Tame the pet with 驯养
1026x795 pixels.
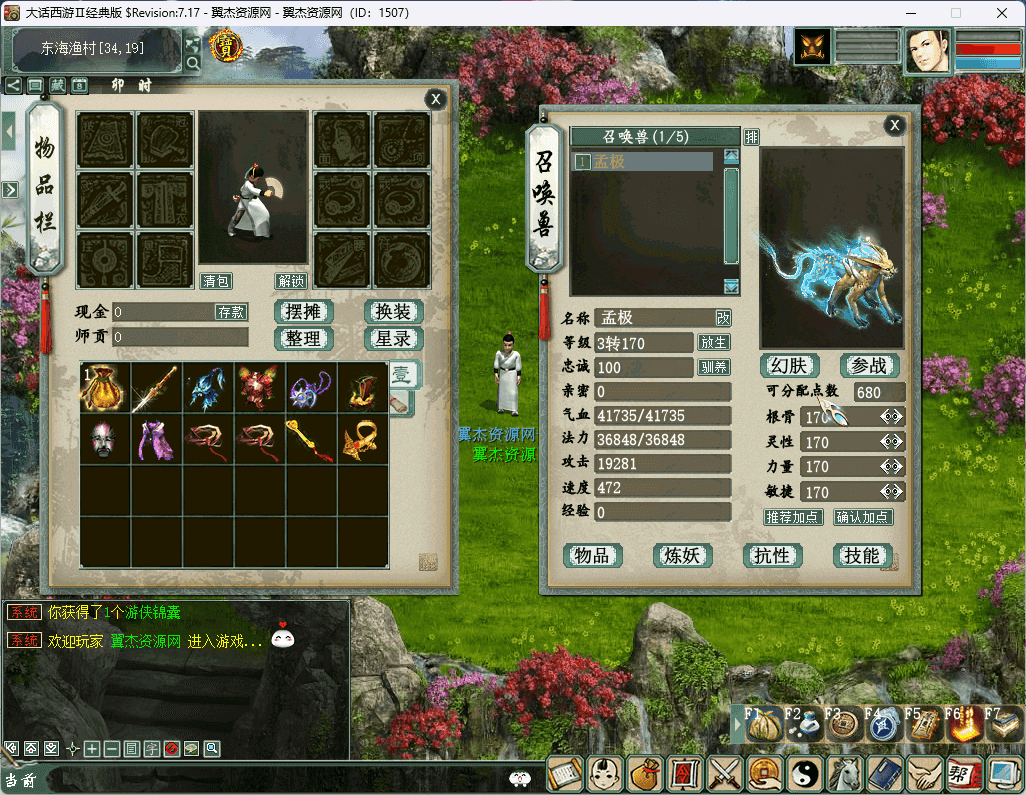point(714,368)
